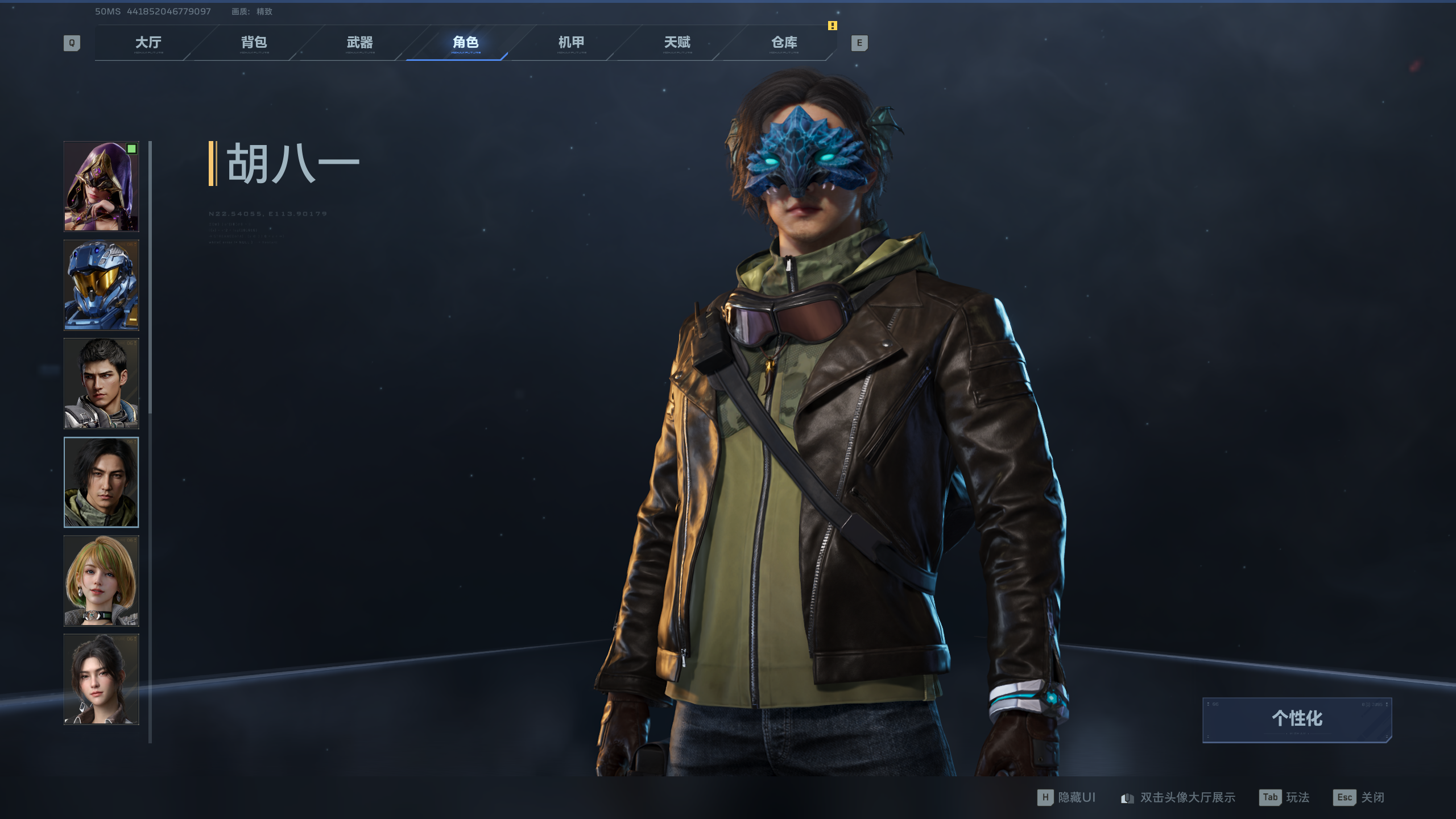The width and height of the screenshot is (1456, 819).
Task: Open the 仓库 warehouse tab
Action: click(784, 43)
